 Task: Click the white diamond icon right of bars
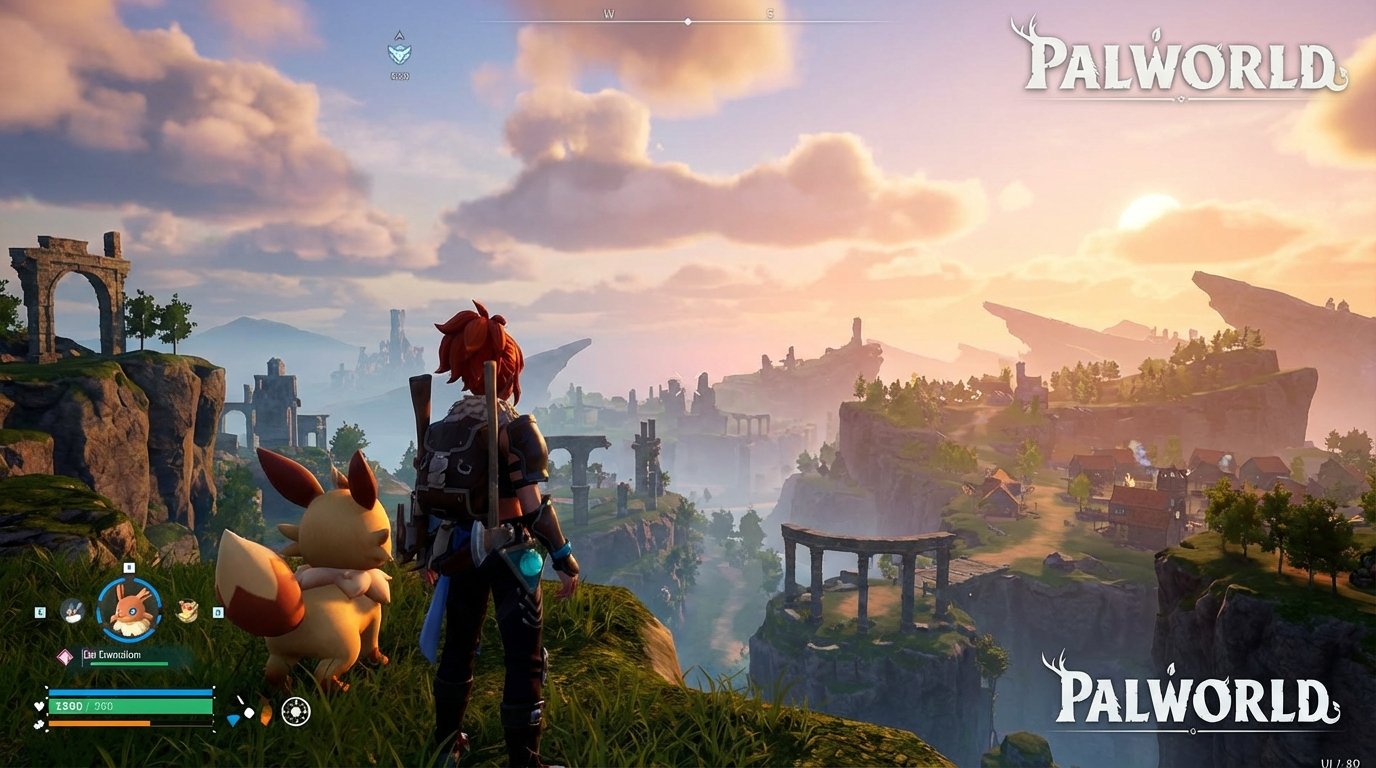pos(248,711)
